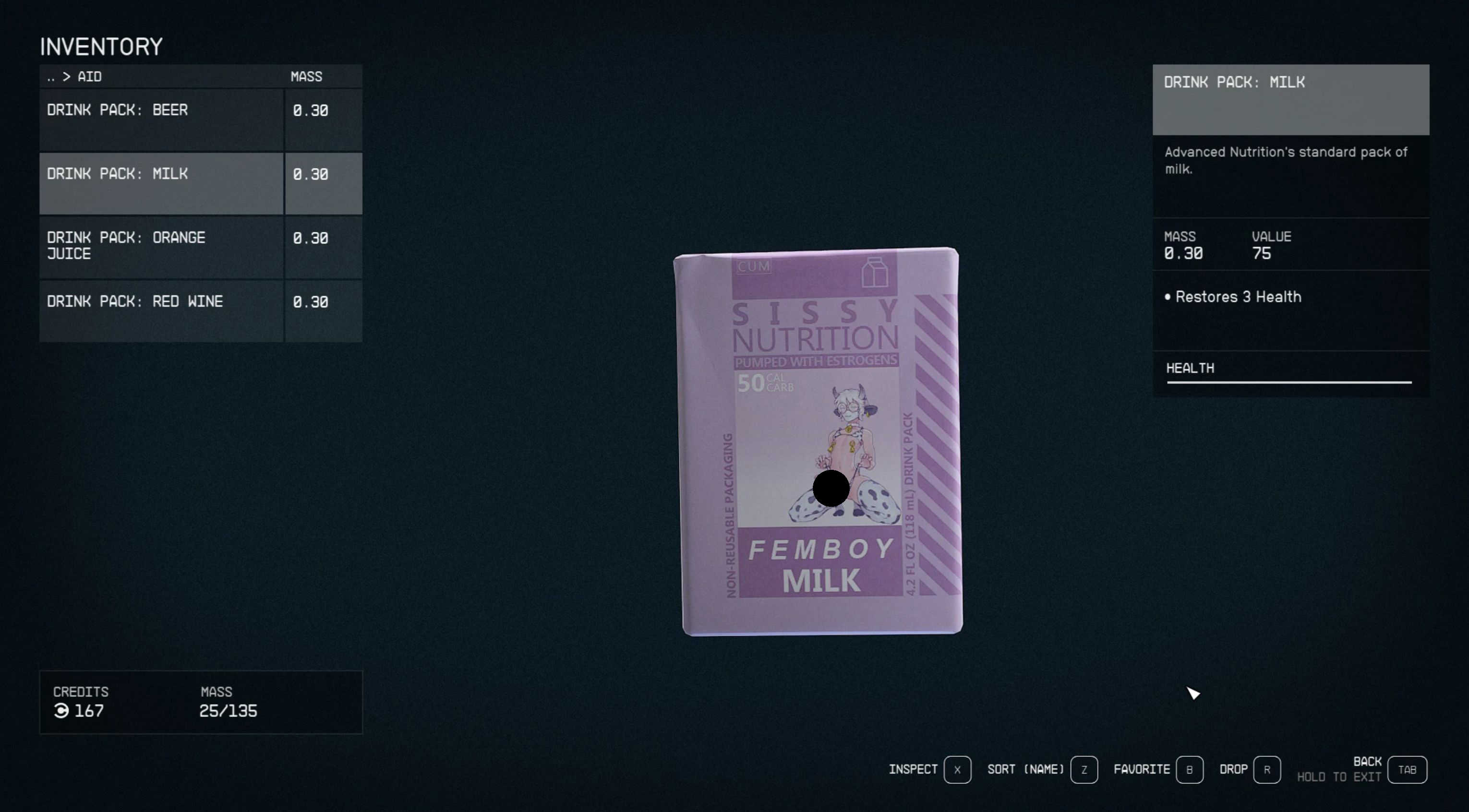Sort the inventory by name
Viewport: 1469px width, 812px height.
point(1084,770)
